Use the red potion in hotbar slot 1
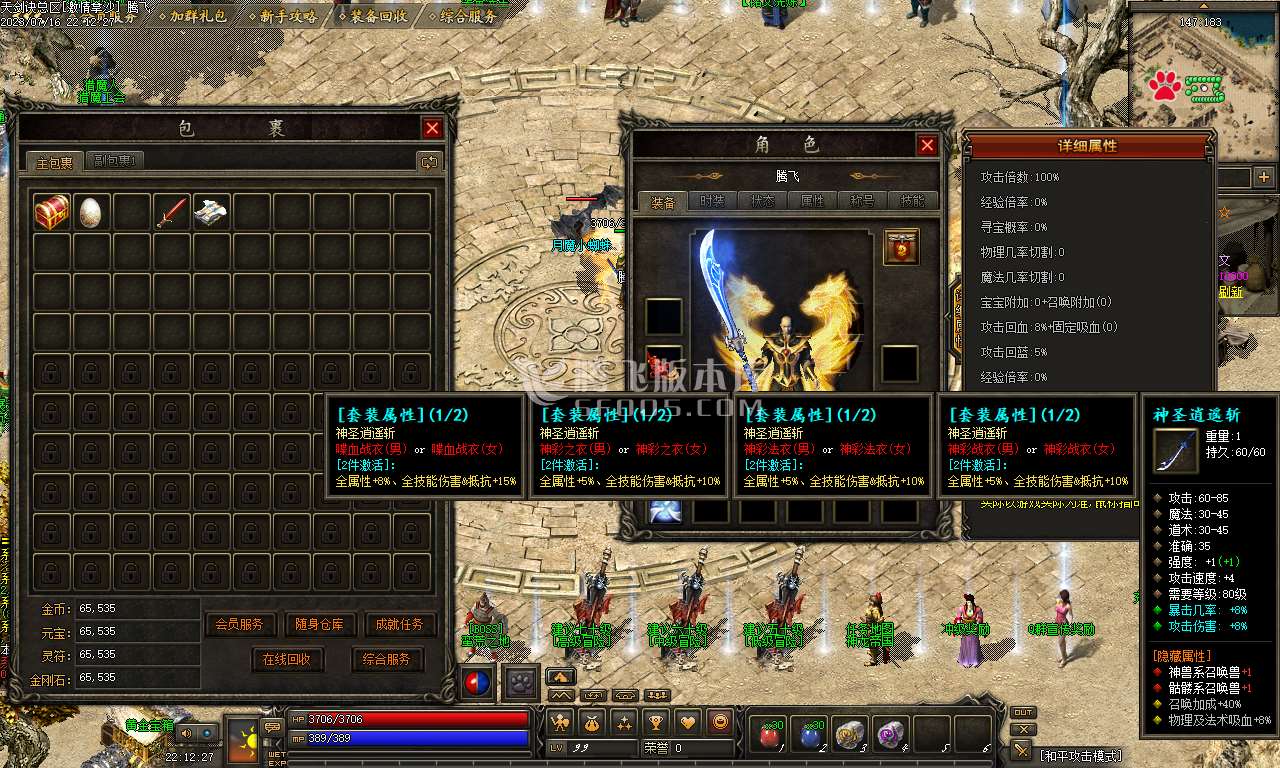The height and width of the screenshot is (768, 1280). pos(768,735)
